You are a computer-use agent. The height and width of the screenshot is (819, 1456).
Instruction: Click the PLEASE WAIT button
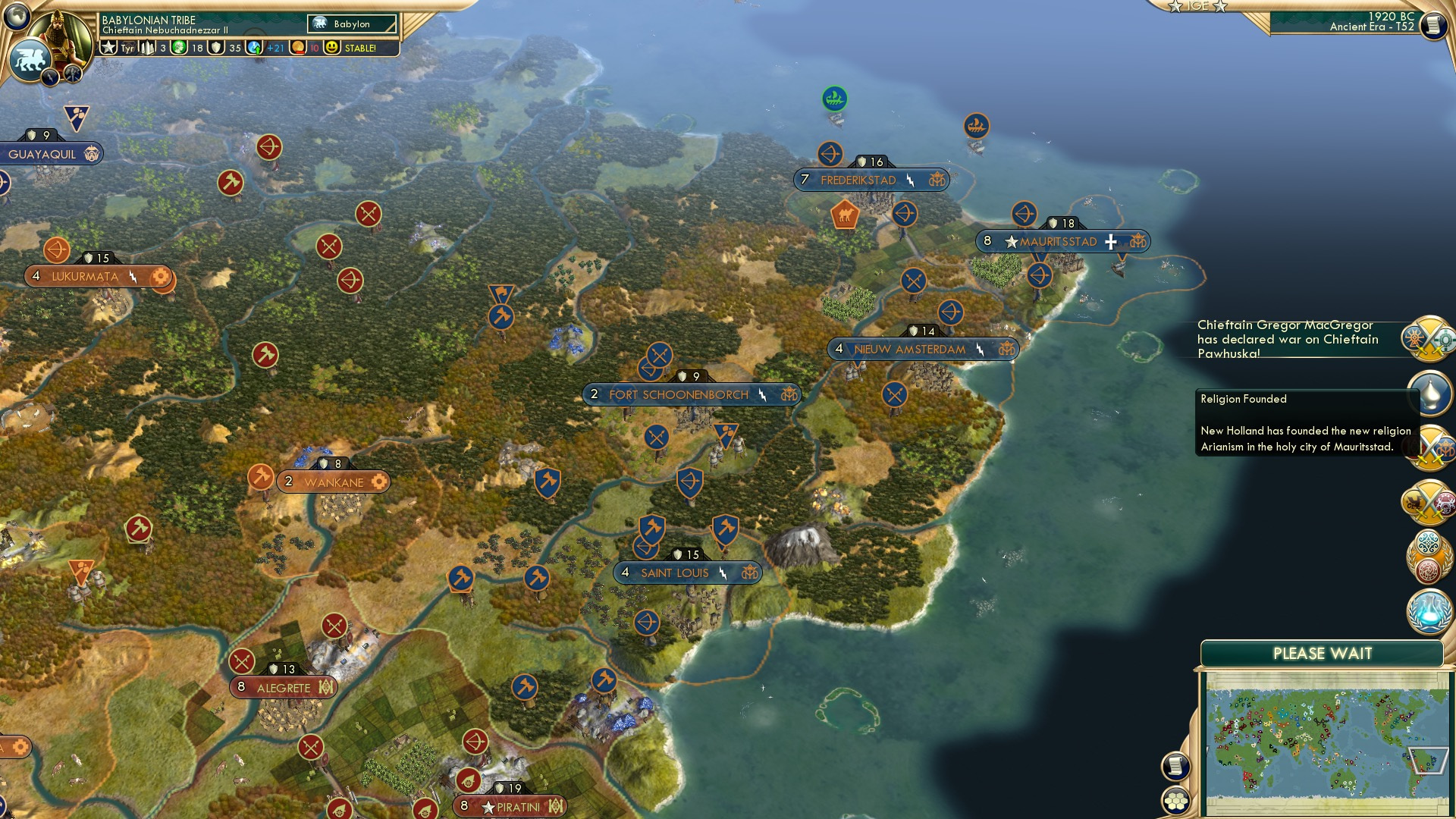(x=1323, y=652)
